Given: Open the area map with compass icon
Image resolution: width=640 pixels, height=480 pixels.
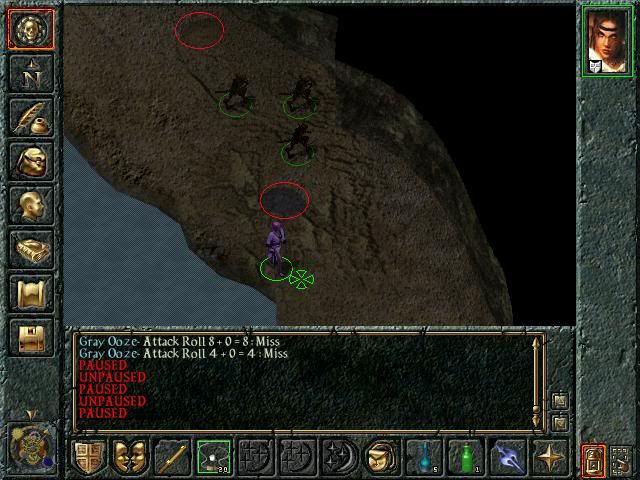Looking at the screenshot, I should [x=30, y=73].
